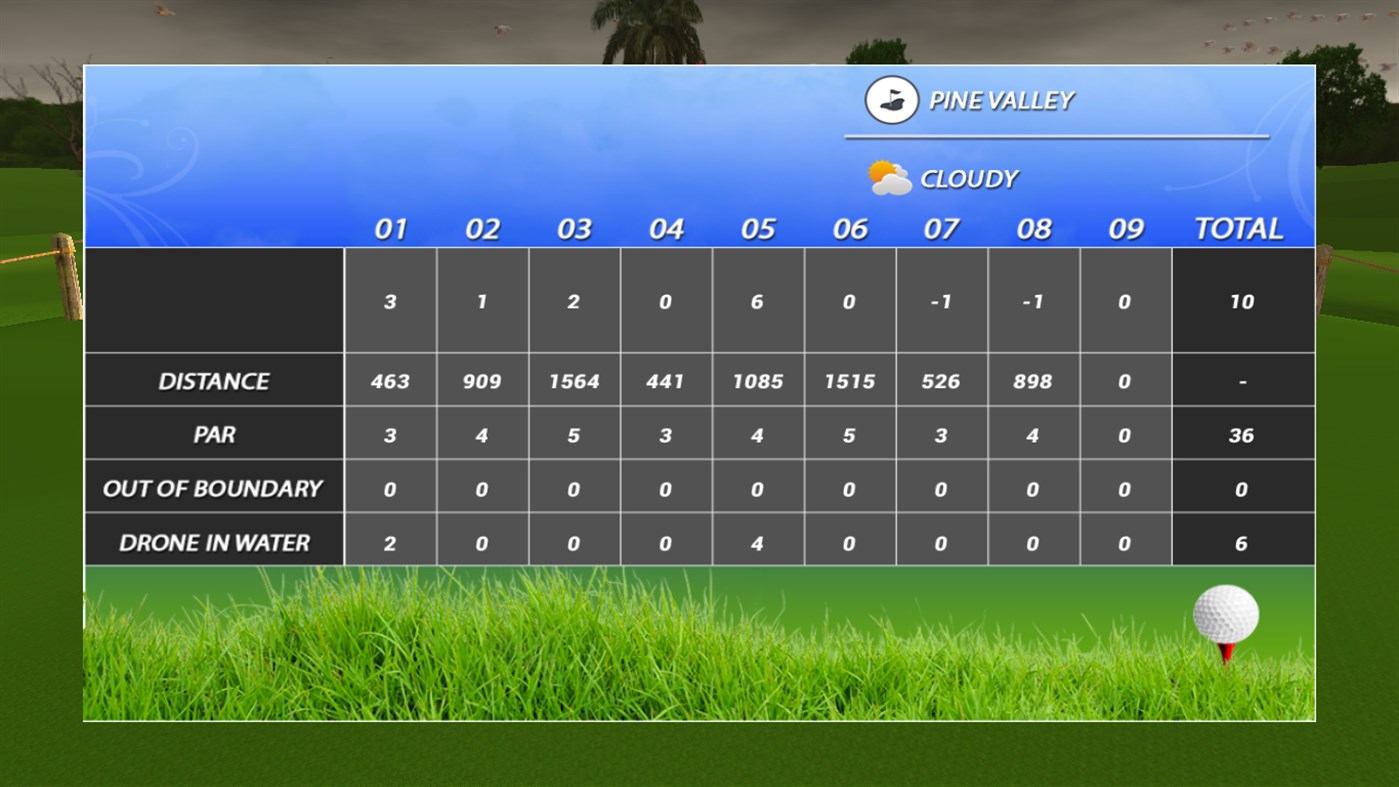Click the Pine Valley golf flag icon
The width and height of the screenshot is (1399, 787).
coord(888,99)
